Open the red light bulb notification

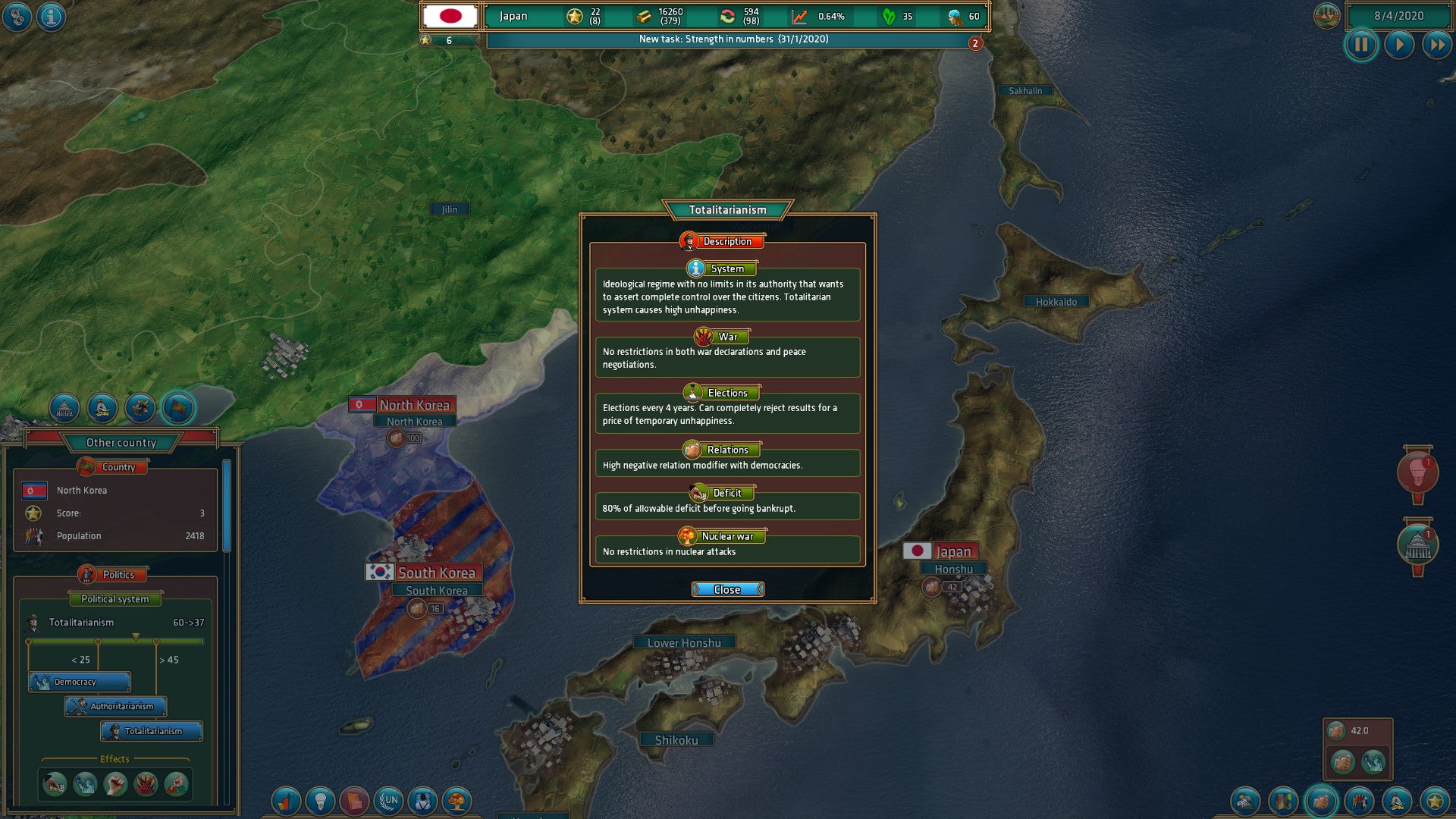tap(1417, 472)
